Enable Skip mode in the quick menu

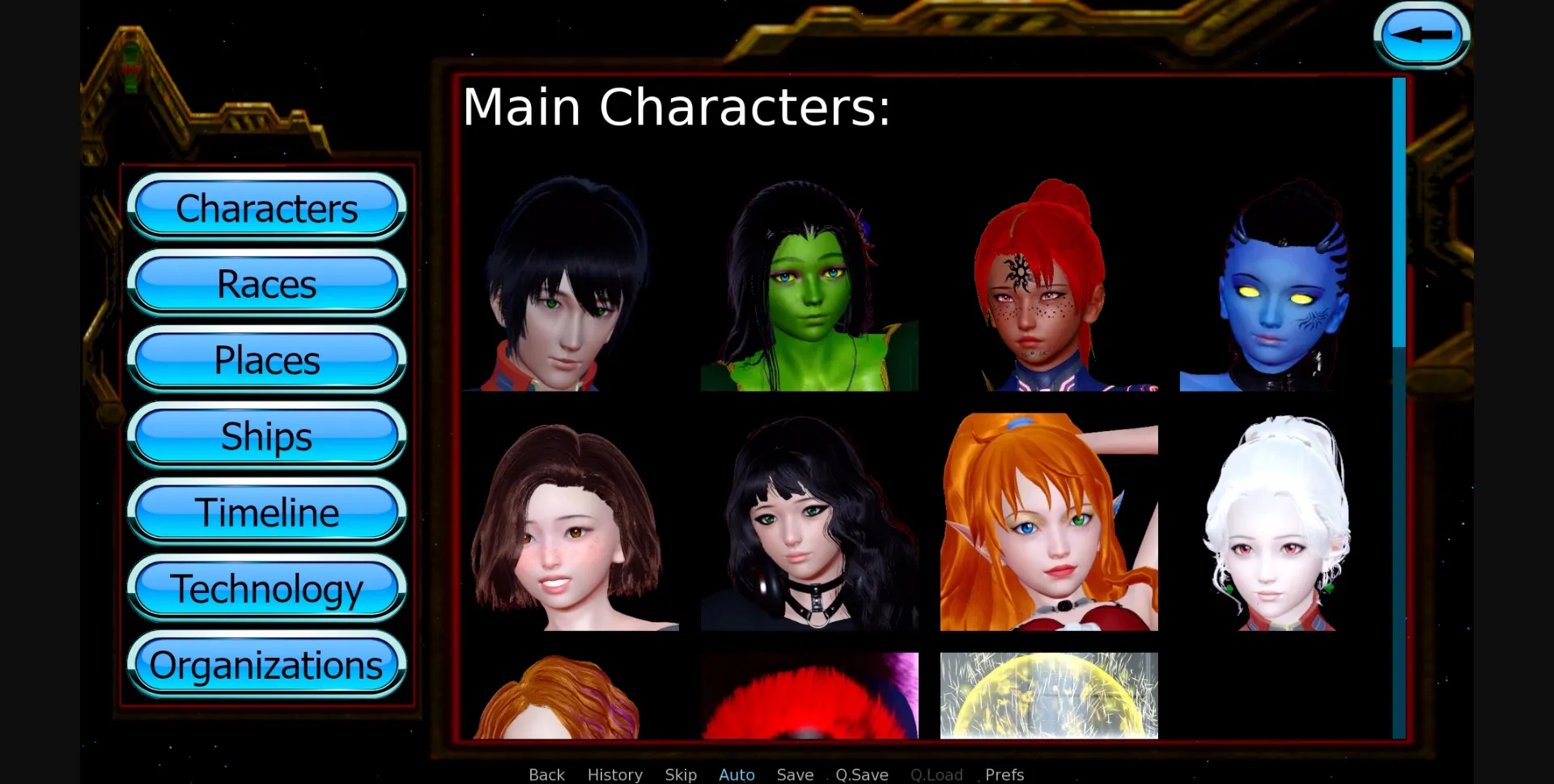coord(681,773)
